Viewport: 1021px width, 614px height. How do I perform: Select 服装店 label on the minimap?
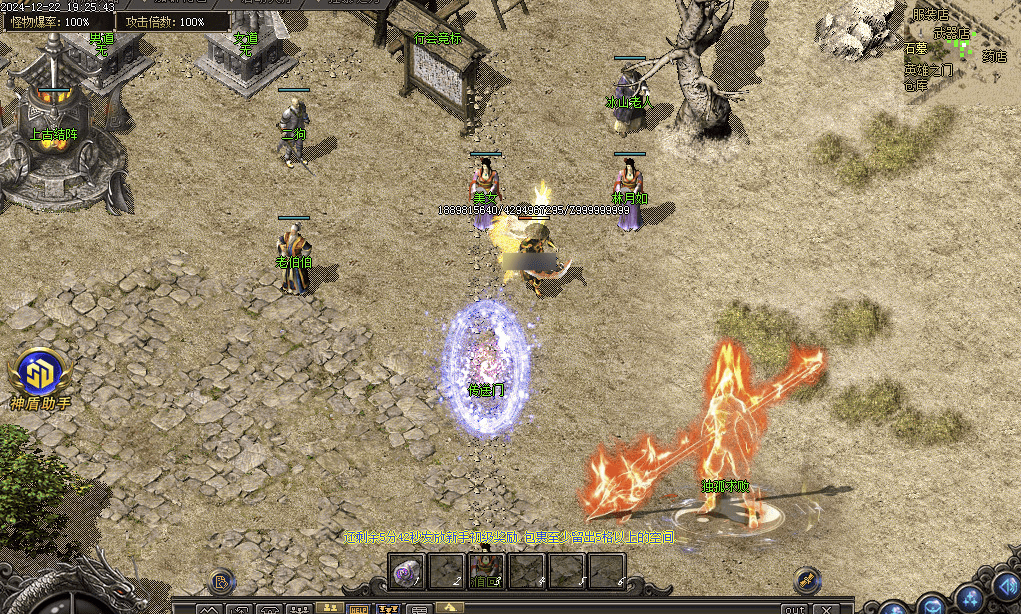click(930, 14)
